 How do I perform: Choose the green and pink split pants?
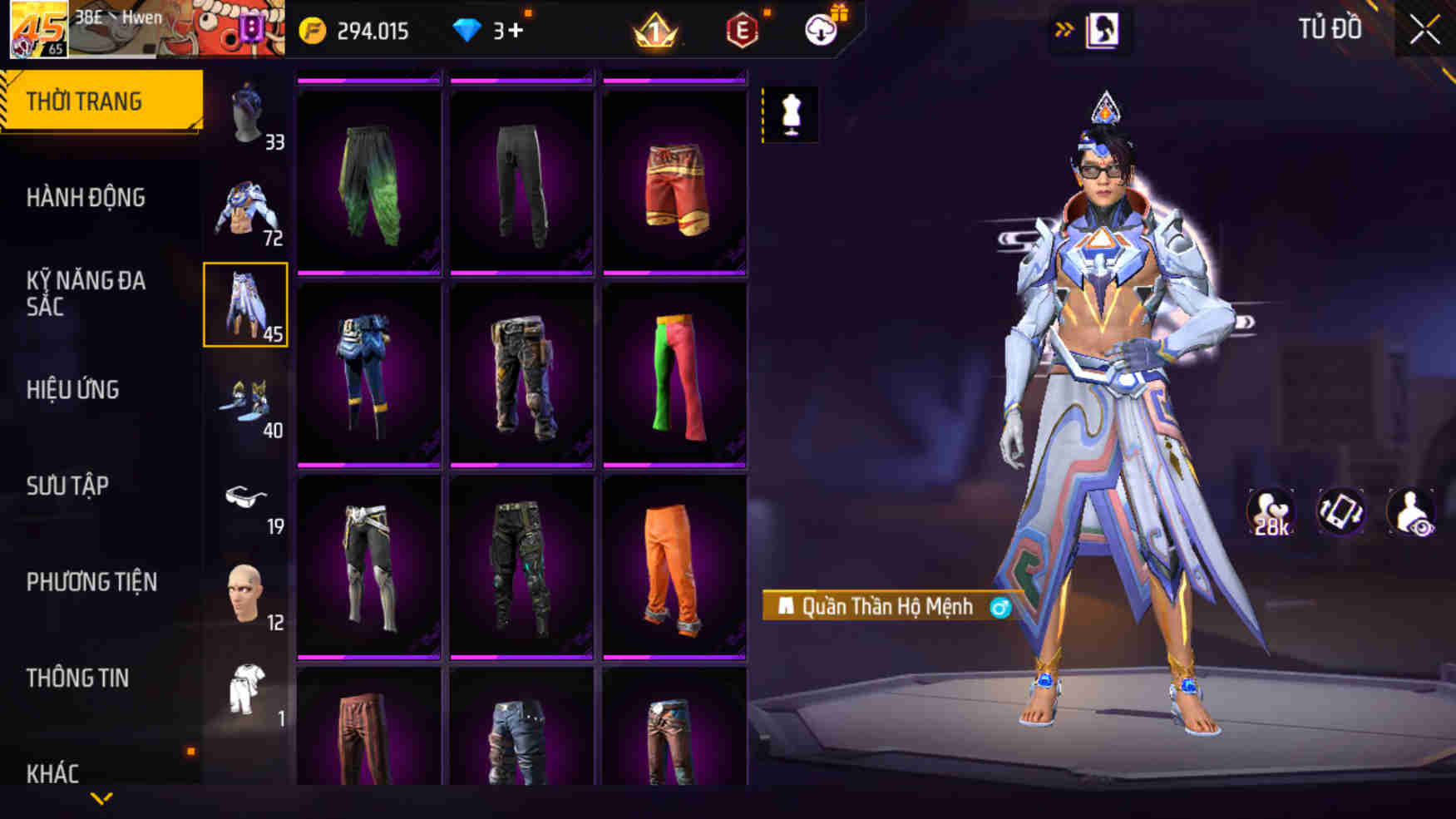coord(674,374)
